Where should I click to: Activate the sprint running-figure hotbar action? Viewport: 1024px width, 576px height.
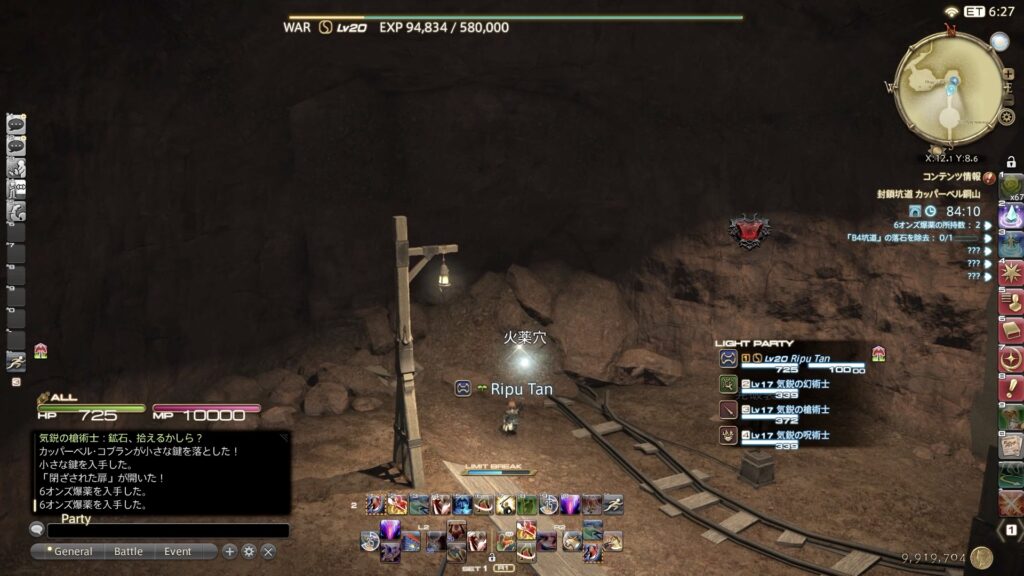[x=16, y=362]
